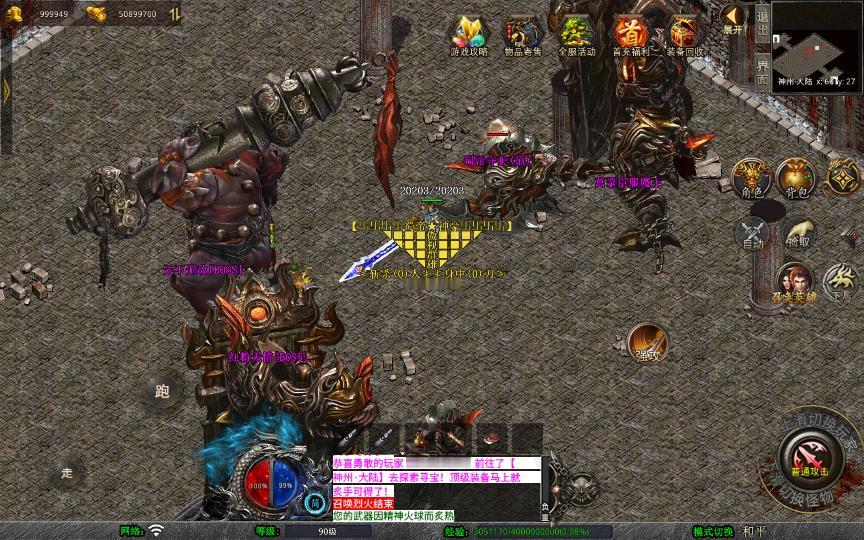Screen dimensions: 864x540
Task: Click the 展开 expand arrow
Action: click(734, 18)
